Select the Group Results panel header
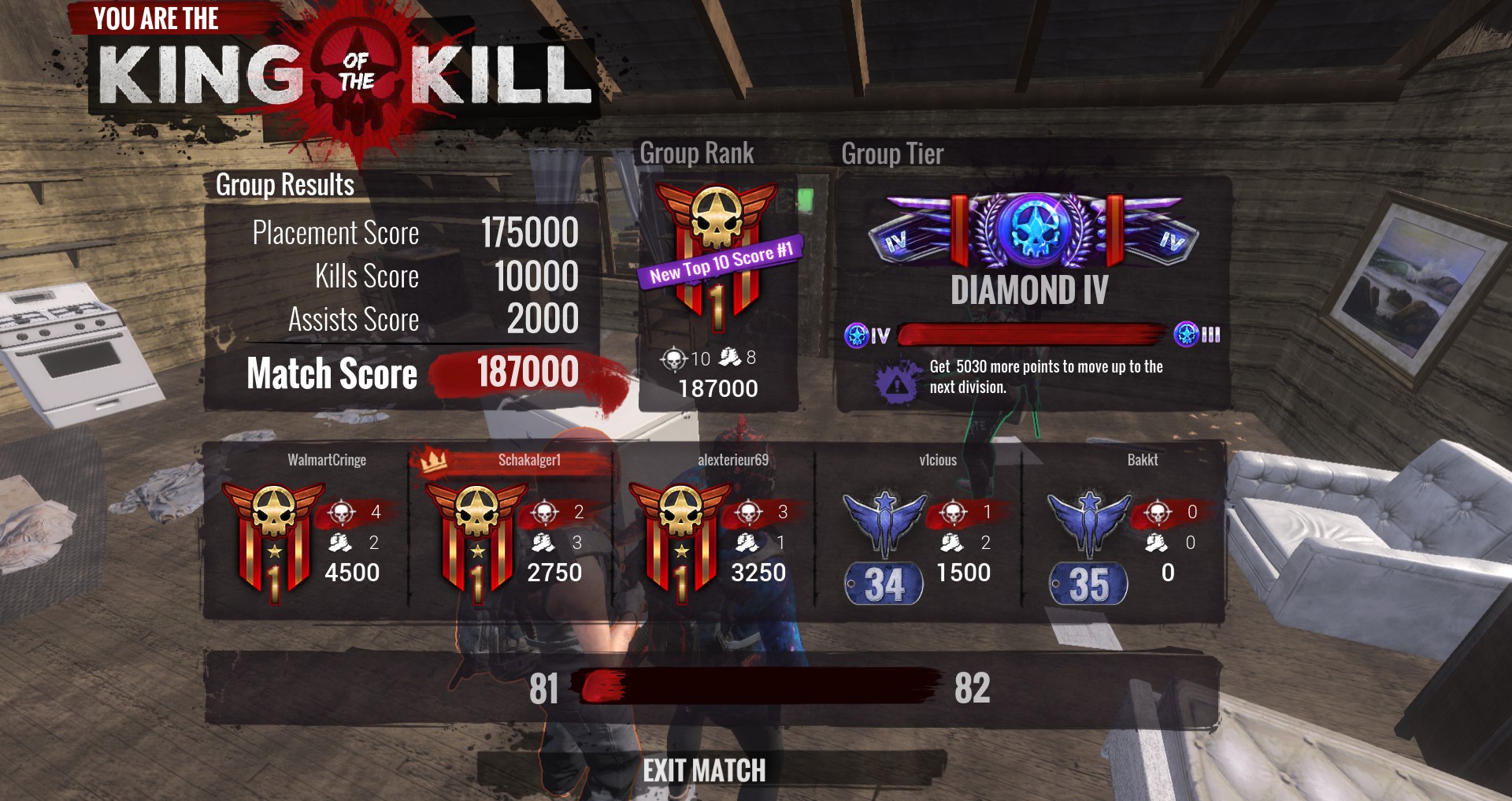The width and height of the screenshot is (1512, 801). tap(285, 186)
